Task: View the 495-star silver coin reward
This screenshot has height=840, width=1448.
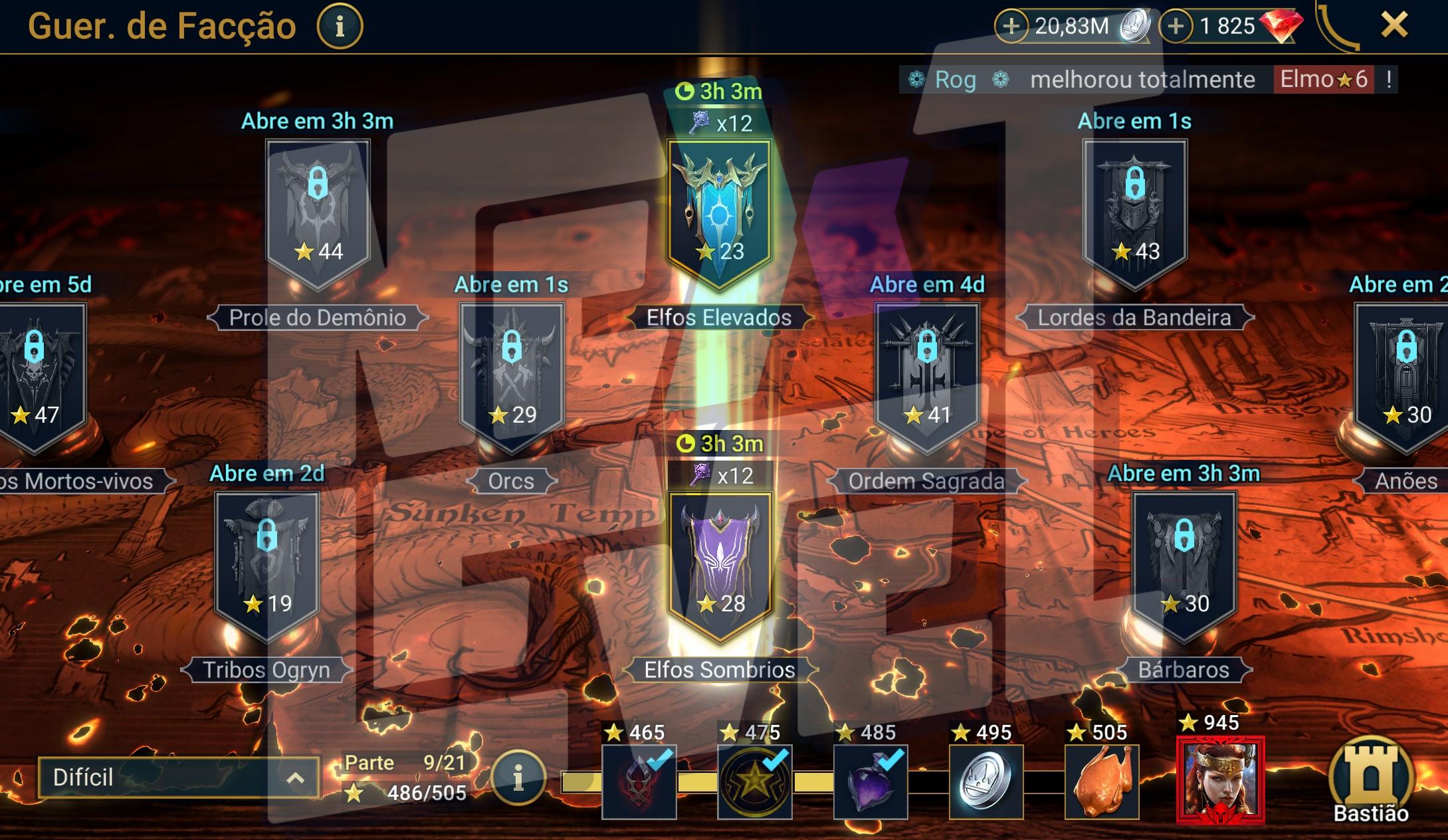Action: pyautogui.click(x=985, y=782)
